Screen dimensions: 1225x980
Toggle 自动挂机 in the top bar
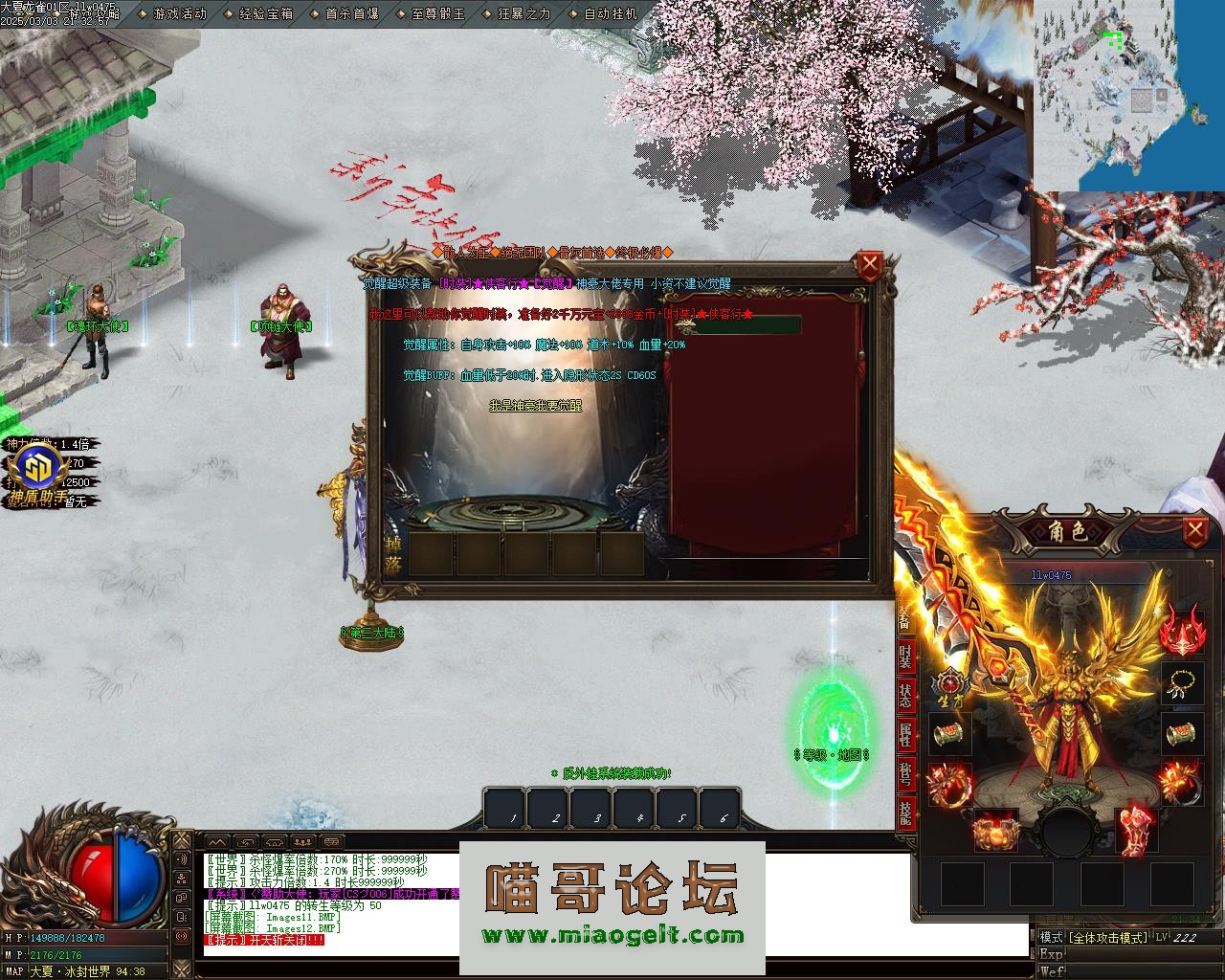(610, 14)
